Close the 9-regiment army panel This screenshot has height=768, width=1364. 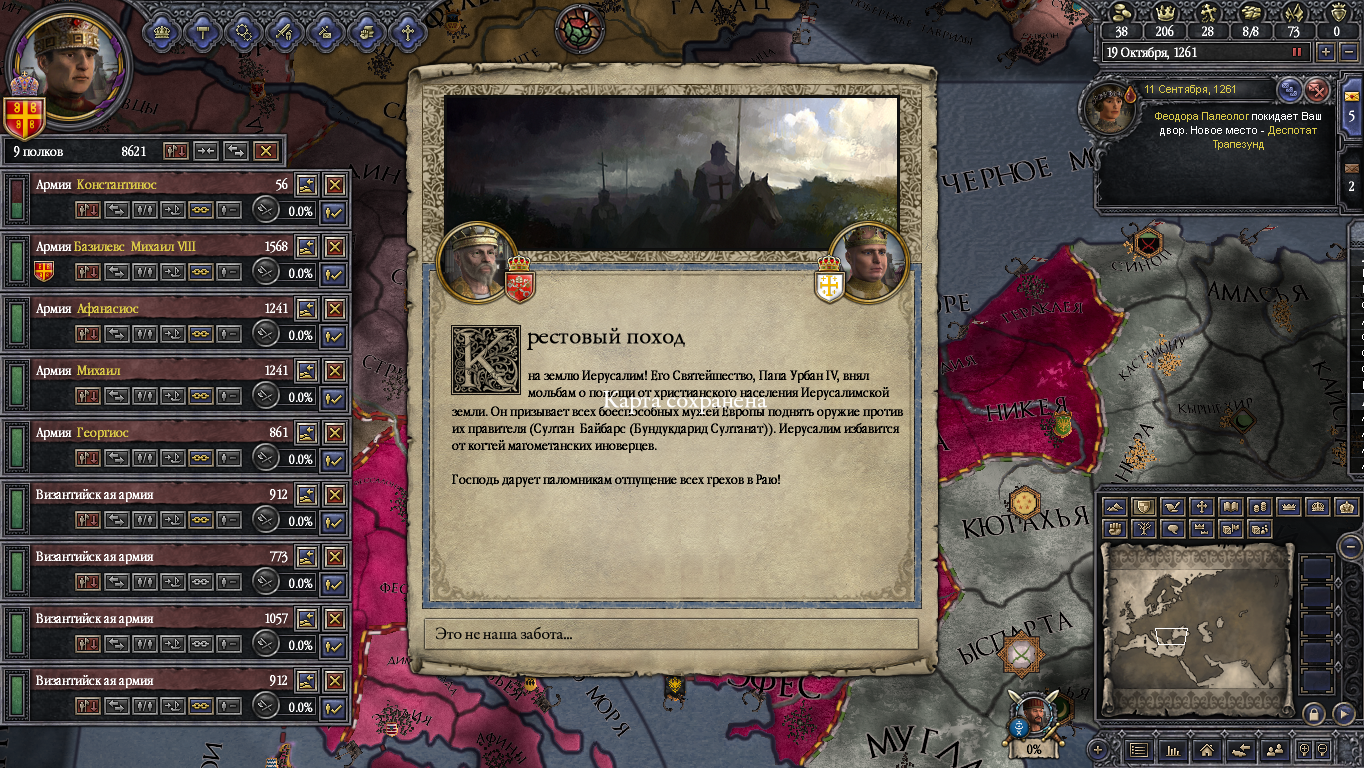point(265,151)
